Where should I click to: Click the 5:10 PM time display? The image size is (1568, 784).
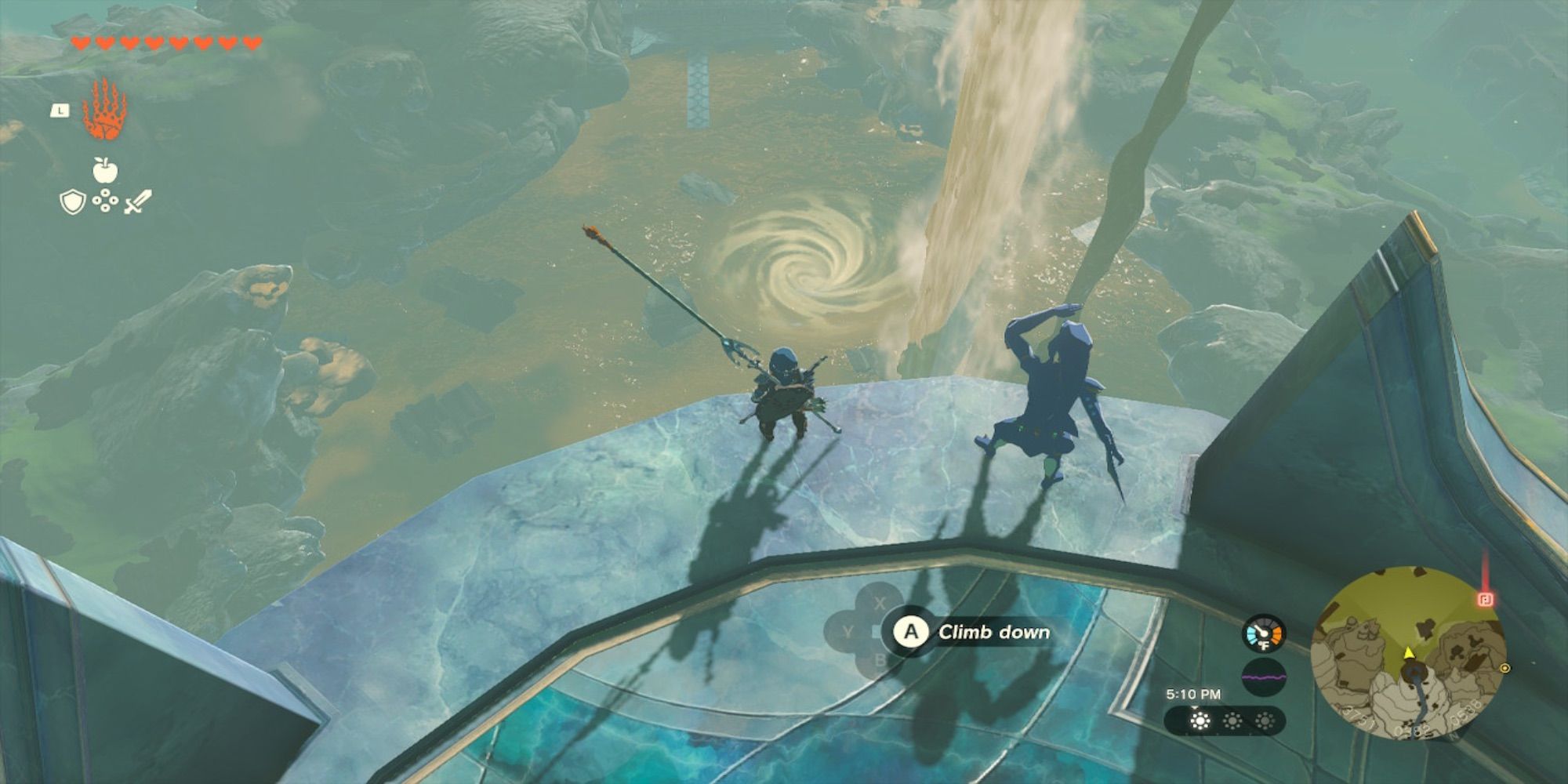tap(1194, 693)
